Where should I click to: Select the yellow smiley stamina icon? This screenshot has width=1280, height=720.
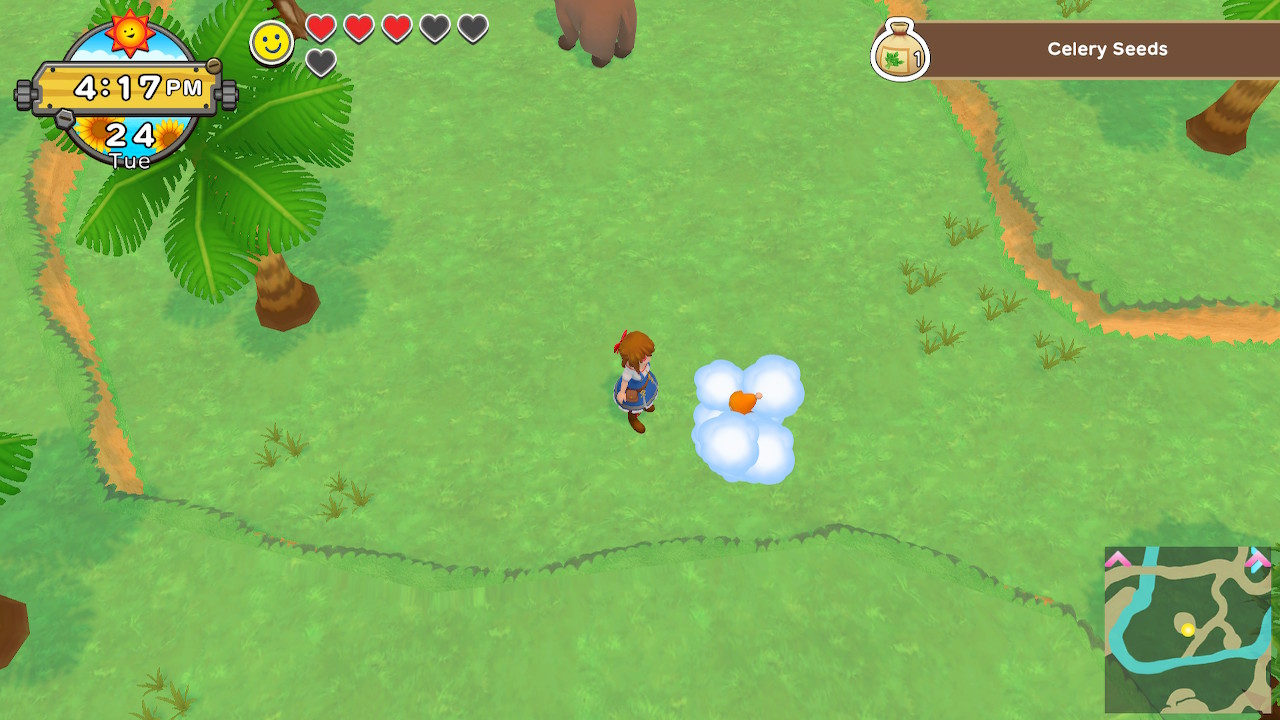[x=268, y=44]
